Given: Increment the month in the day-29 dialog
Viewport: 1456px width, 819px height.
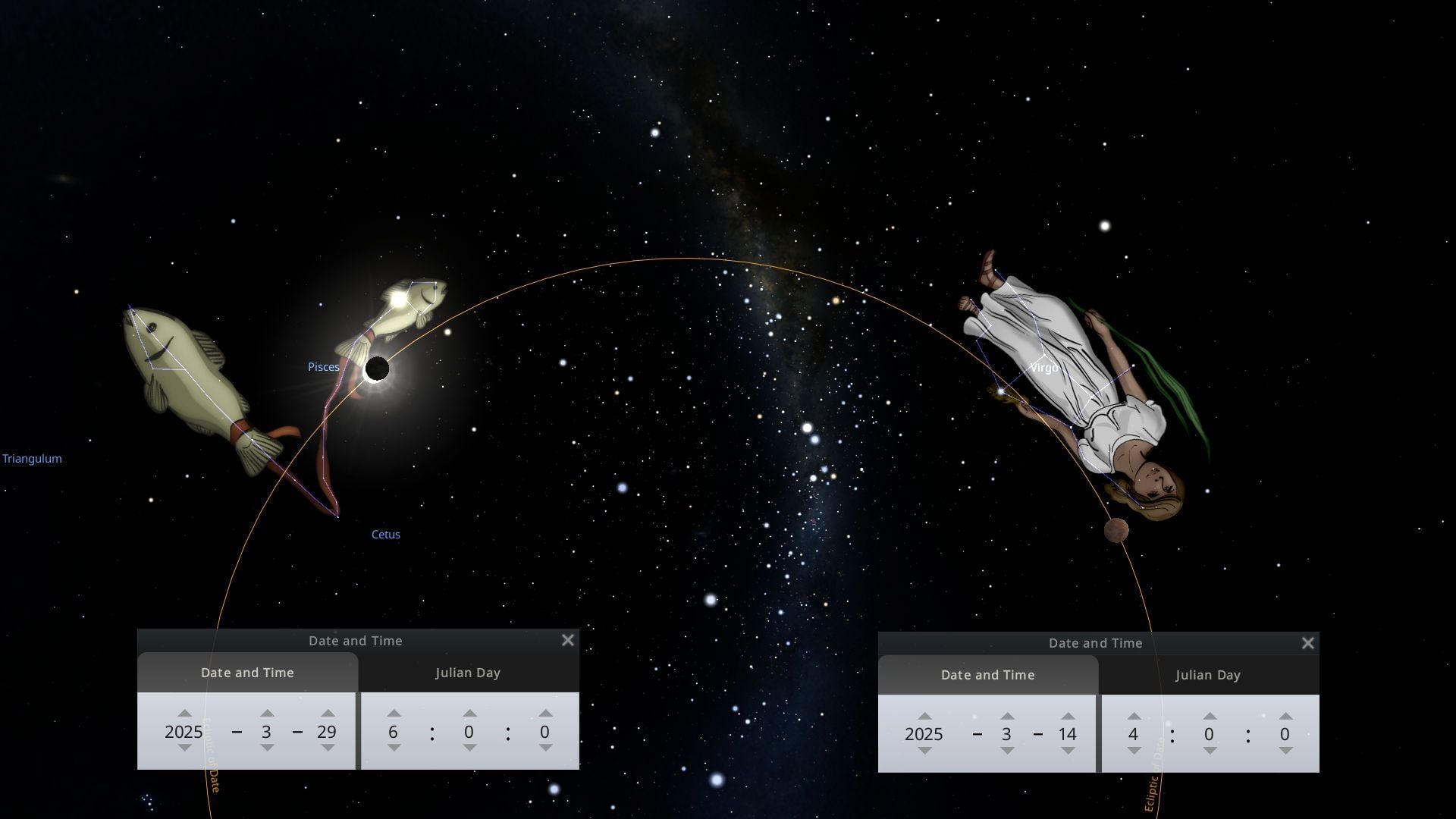Looking at the screenshot, I should [267, 714].
